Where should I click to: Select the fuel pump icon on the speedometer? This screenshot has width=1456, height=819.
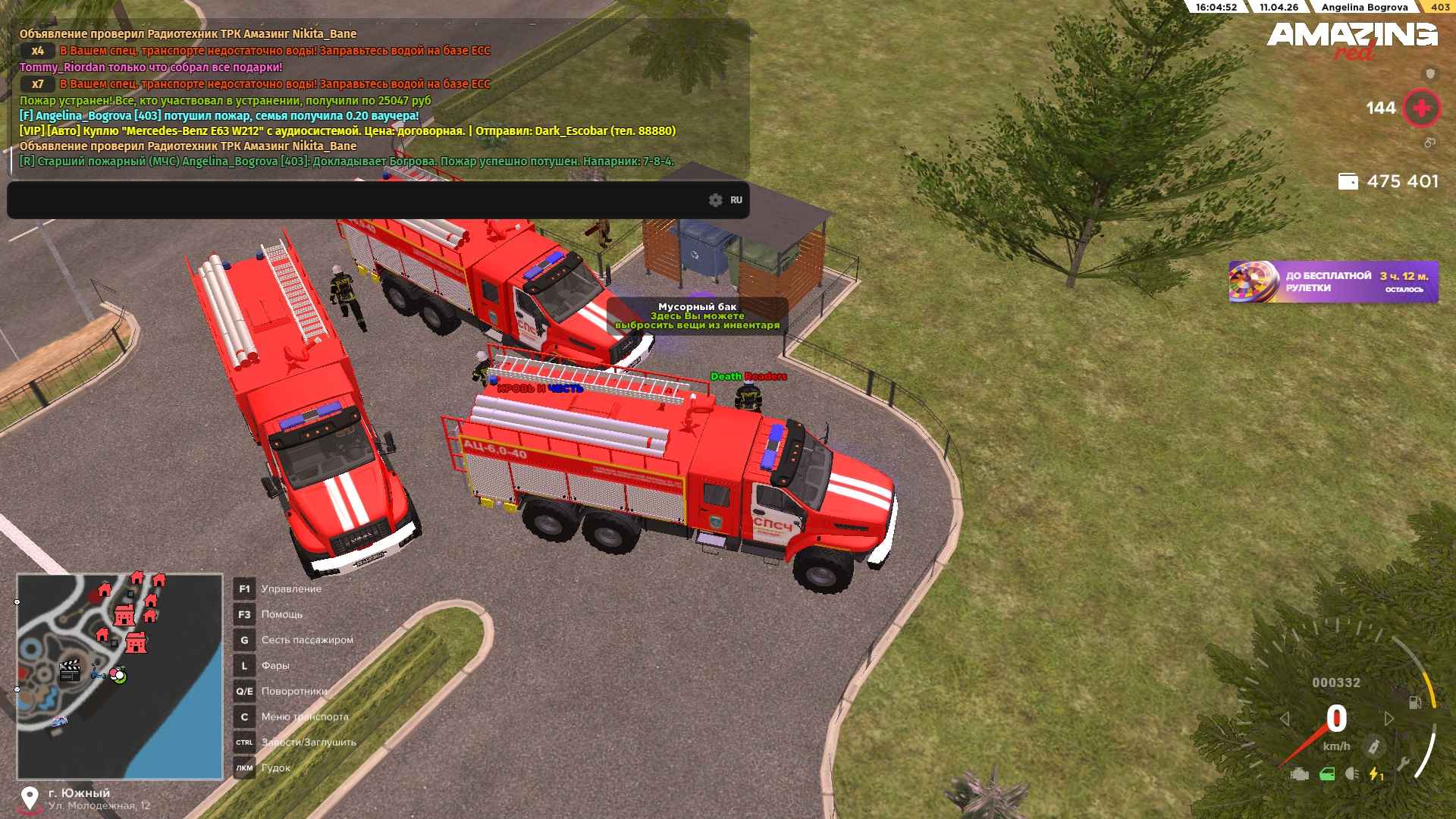coord(1415,702)
